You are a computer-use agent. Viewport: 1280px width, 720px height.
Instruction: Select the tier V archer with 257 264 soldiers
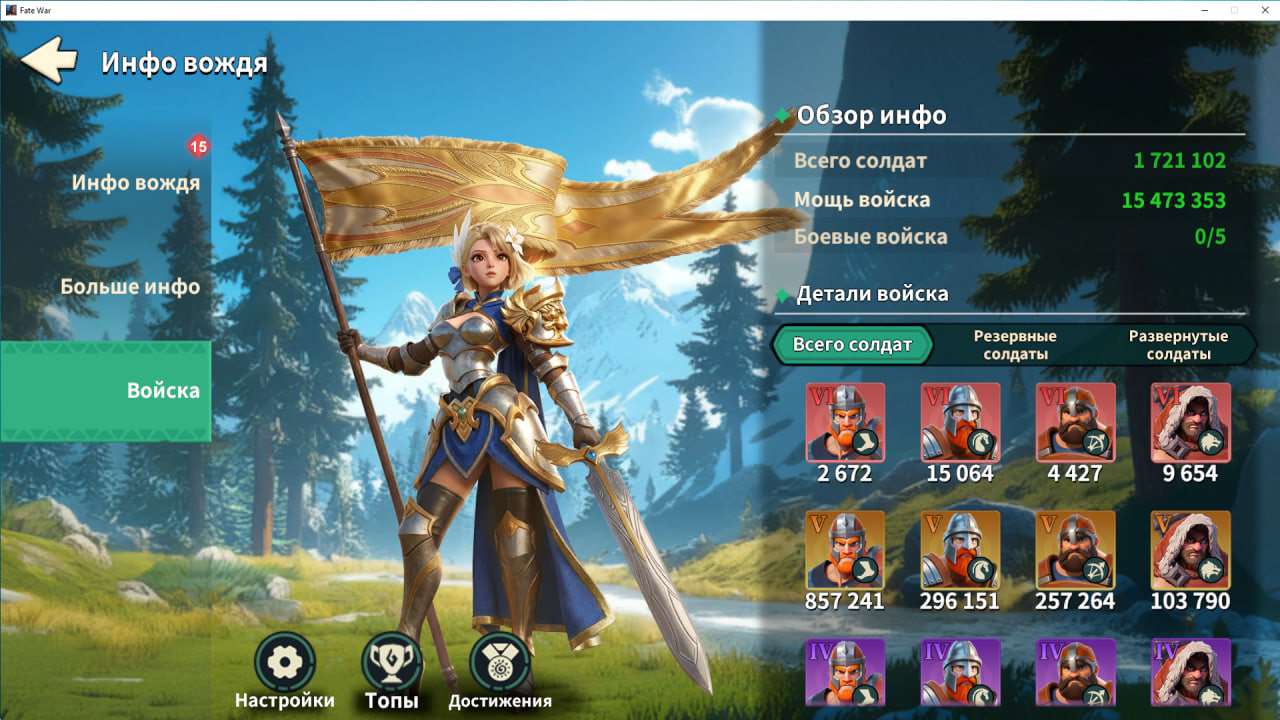(x=1075, y=552)
